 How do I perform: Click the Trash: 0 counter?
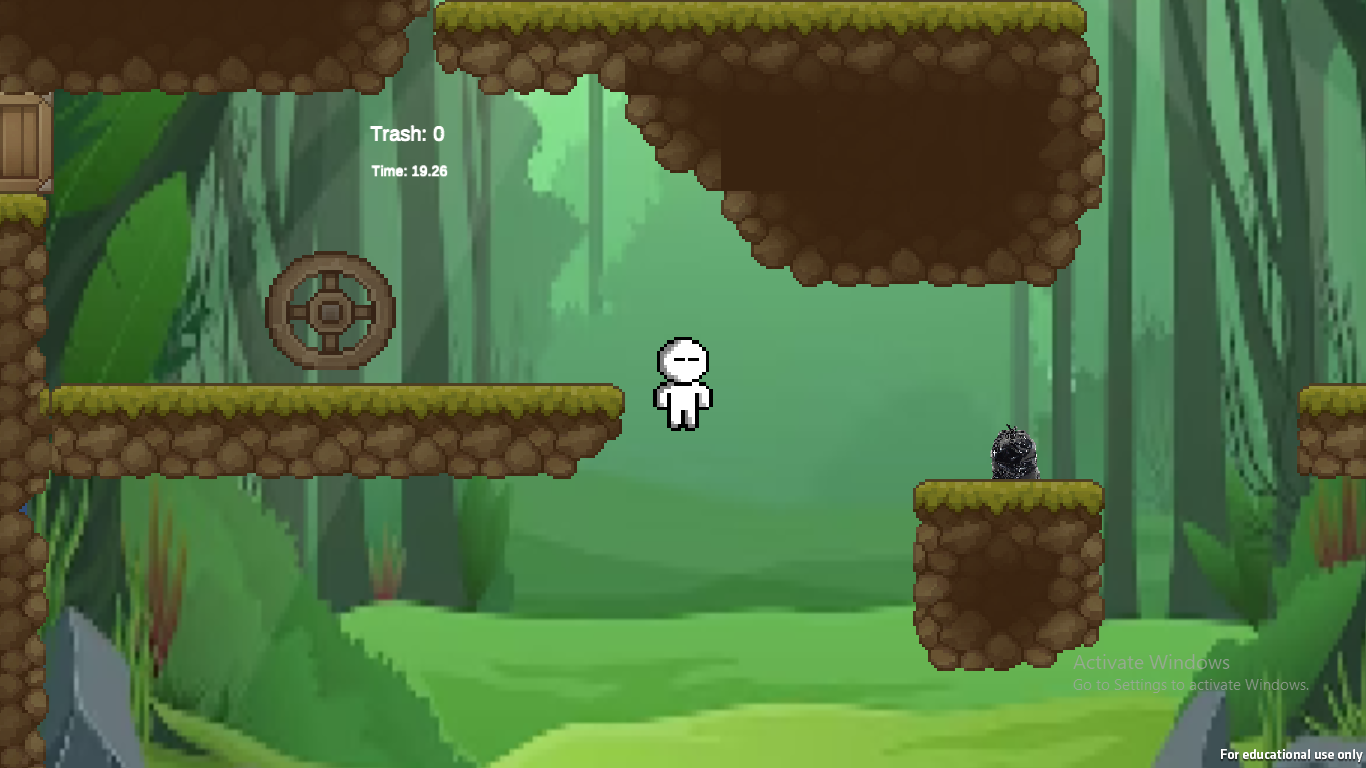[406, 133]
